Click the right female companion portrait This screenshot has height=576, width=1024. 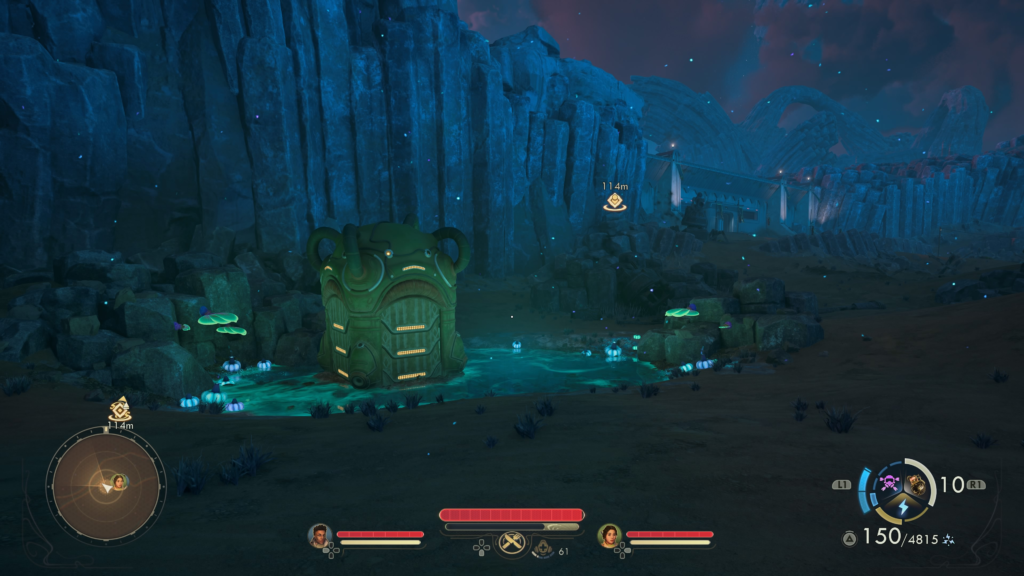coord(609,535)
